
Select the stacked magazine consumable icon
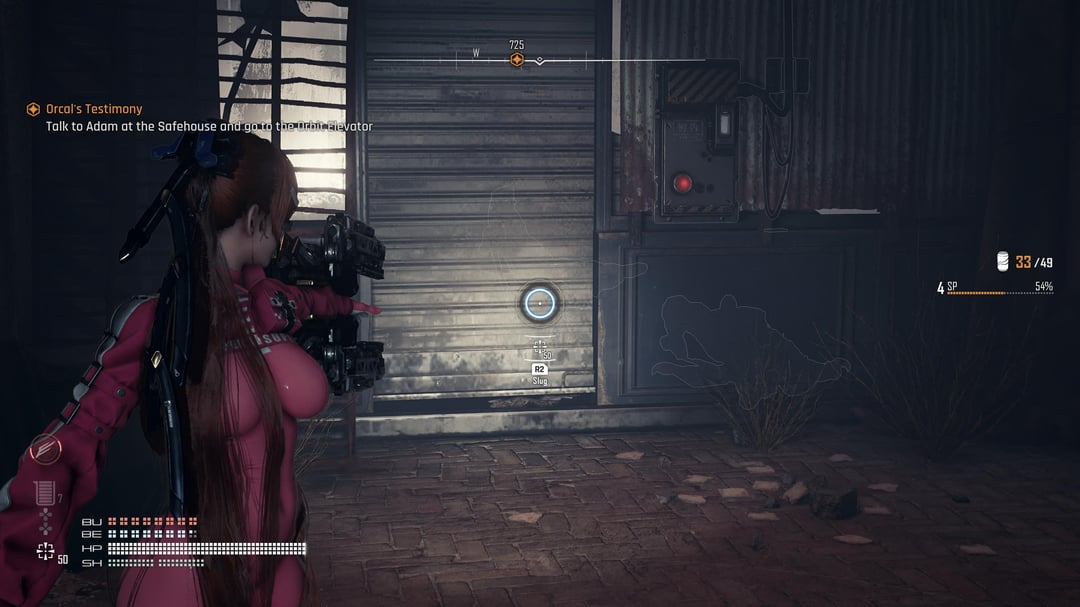(43, 492)
